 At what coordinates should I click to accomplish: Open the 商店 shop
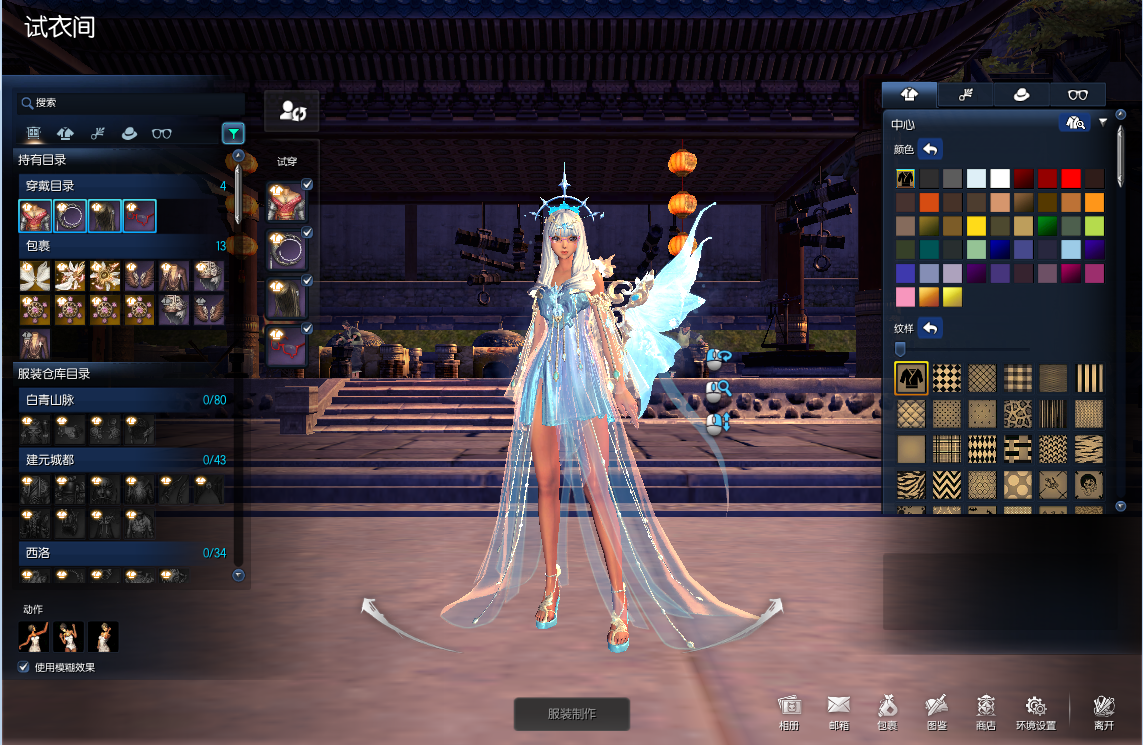[986, 712]
